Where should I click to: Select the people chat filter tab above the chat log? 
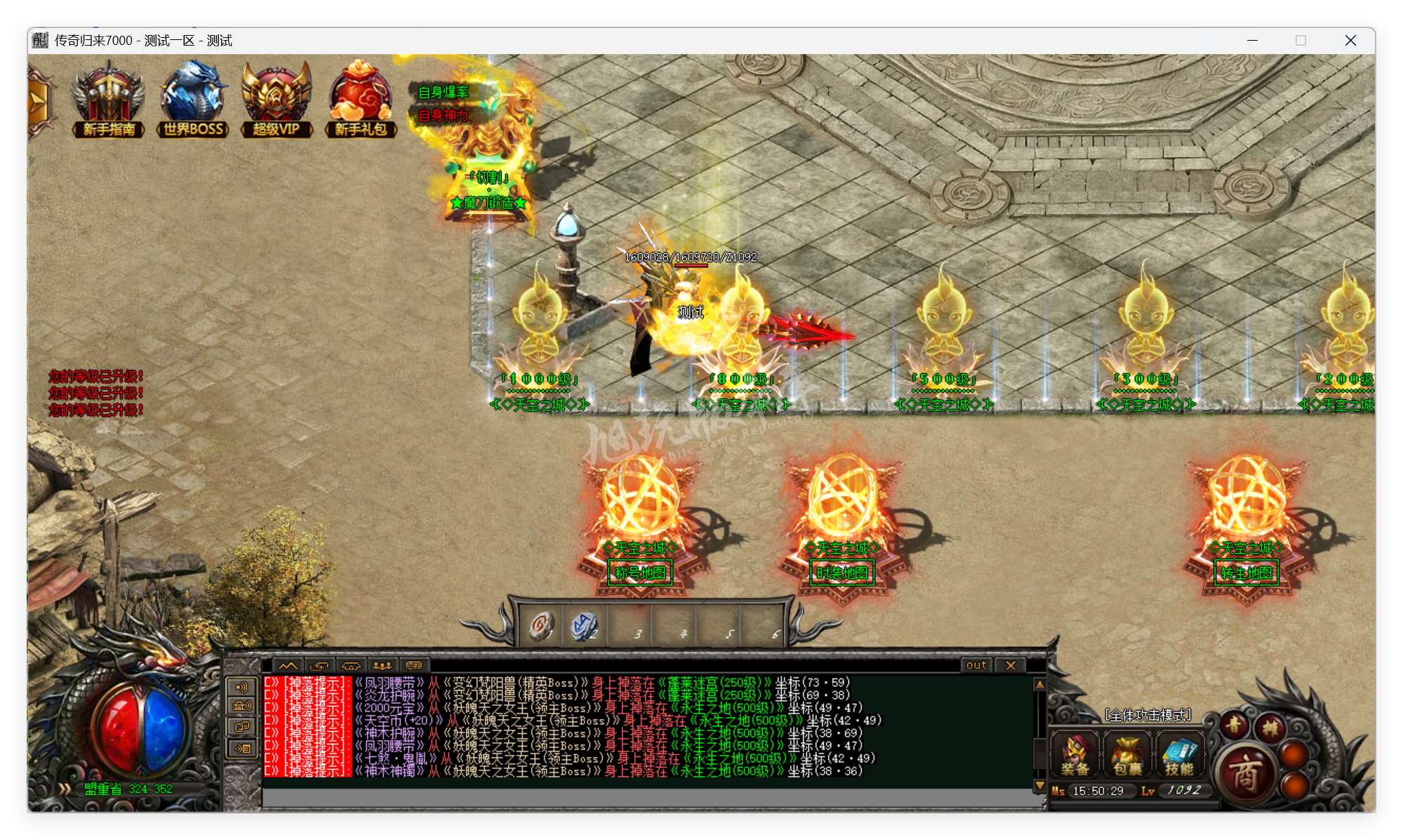tap(381, 665)
